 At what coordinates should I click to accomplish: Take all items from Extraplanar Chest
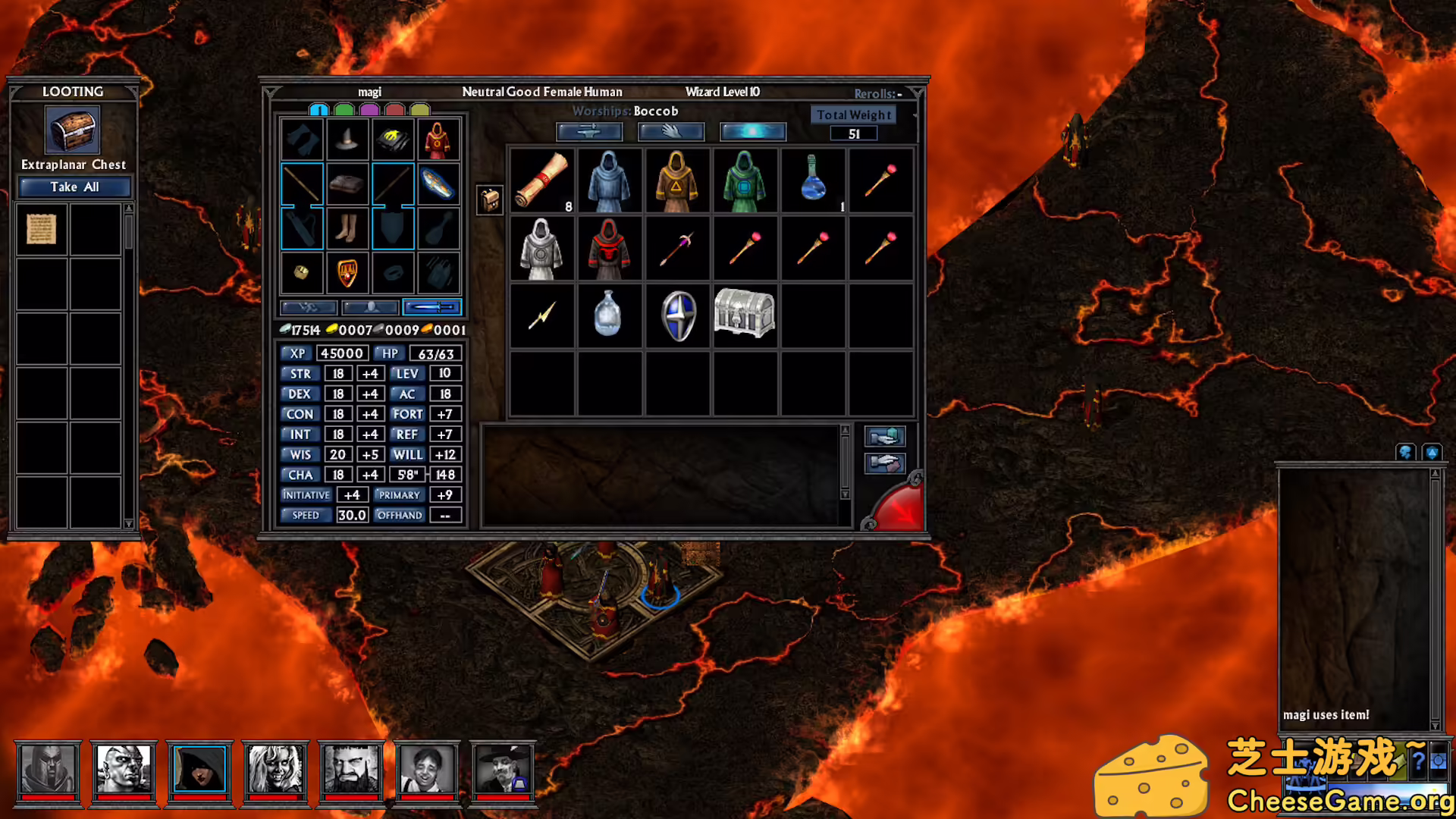click(x=74, y=187)
